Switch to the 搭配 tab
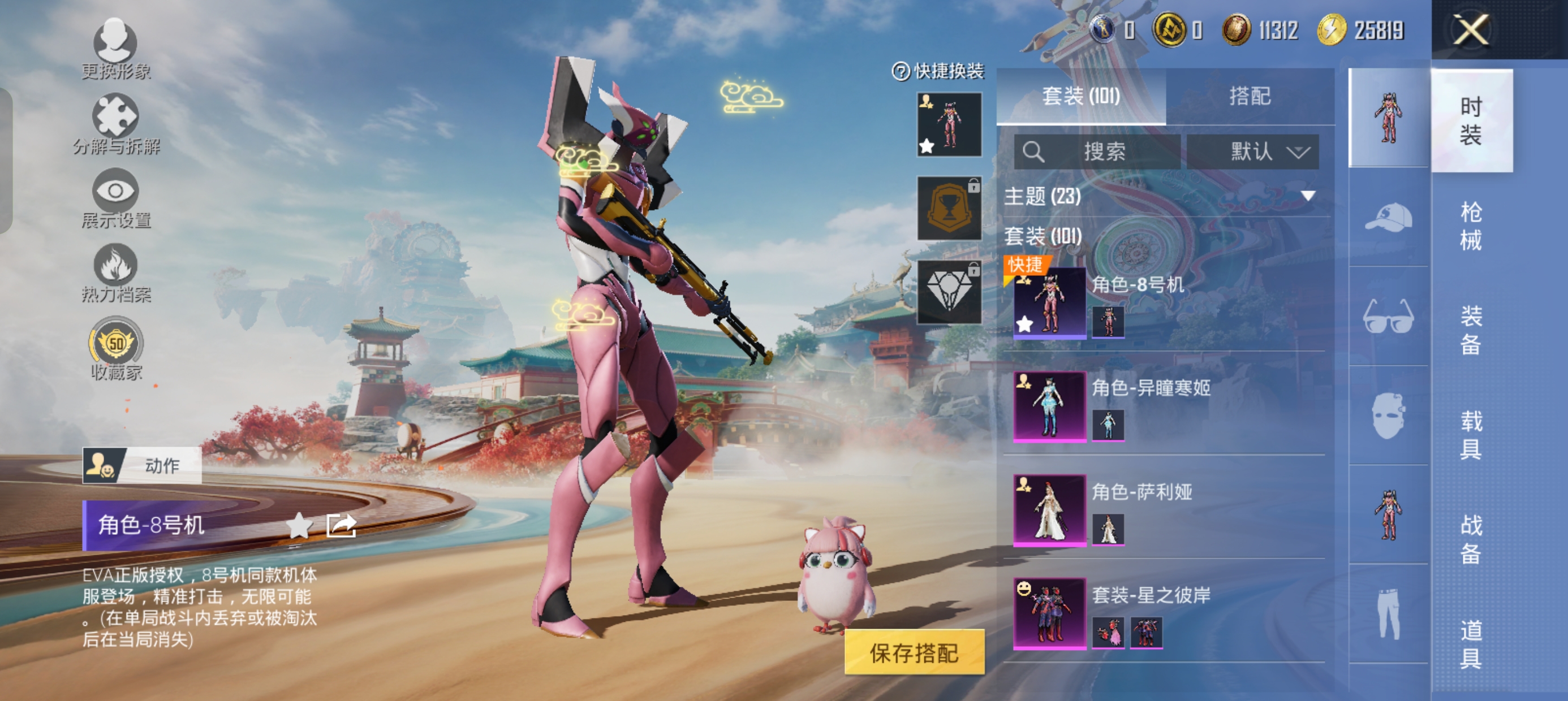 [1250, 96]
